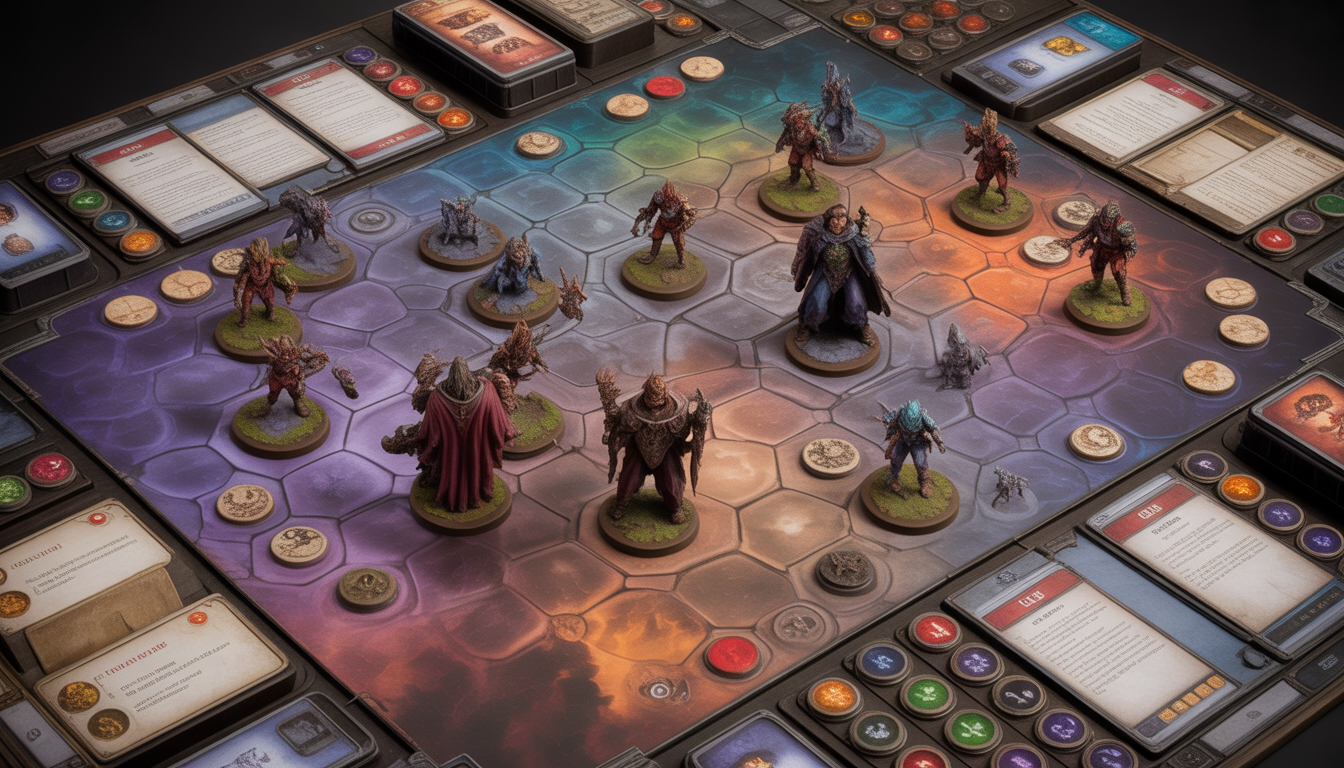This screenshot has width=1344, height=768.
Task: Select the olive-bronze token on the board
Action: pyautogui.click(x=367, y=588)
